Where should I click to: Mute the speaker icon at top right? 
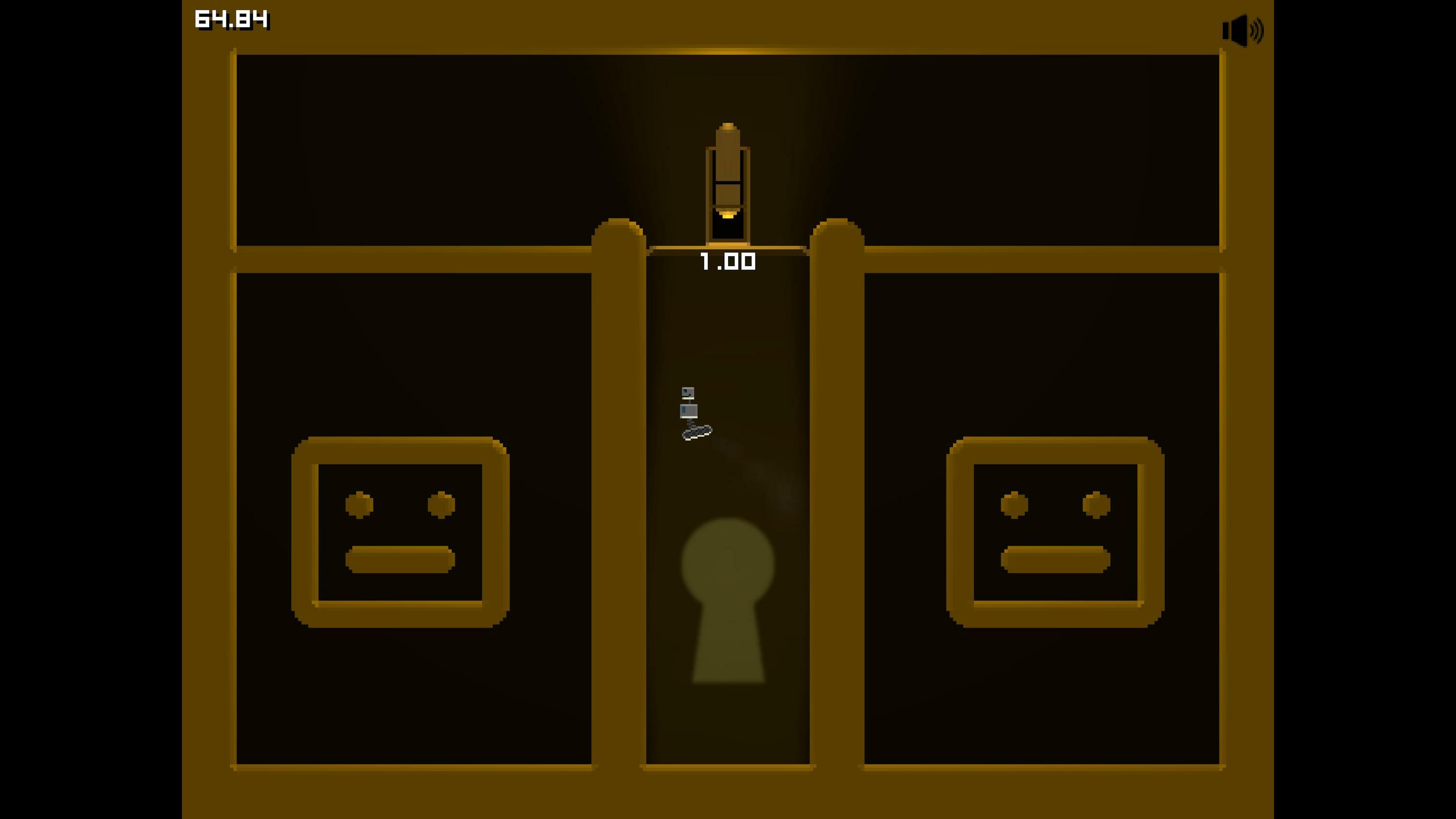[1244, 30]
